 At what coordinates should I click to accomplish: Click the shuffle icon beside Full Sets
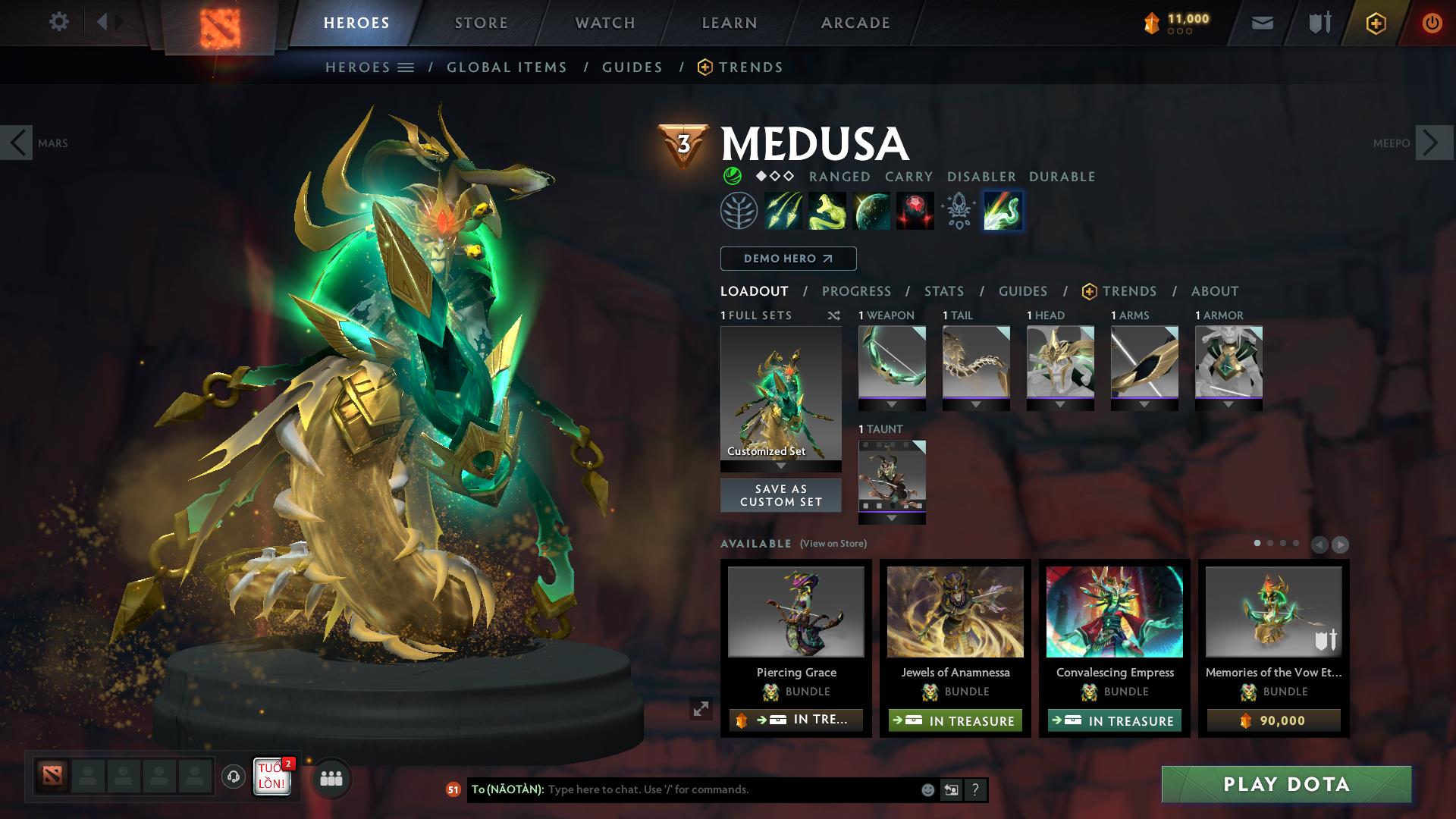coord(834,315)
